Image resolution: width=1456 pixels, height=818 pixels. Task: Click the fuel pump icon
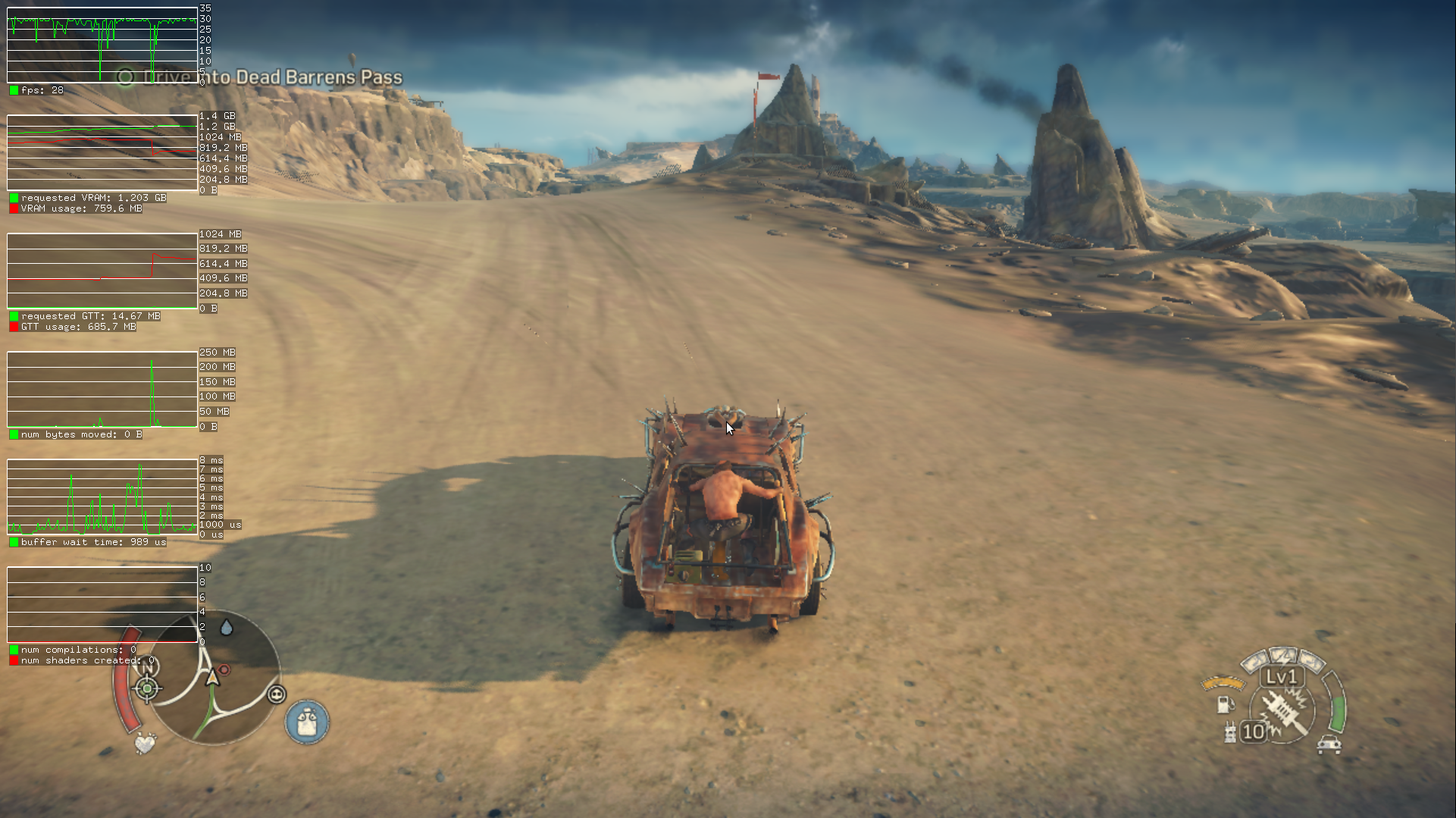coord(1225,704)
